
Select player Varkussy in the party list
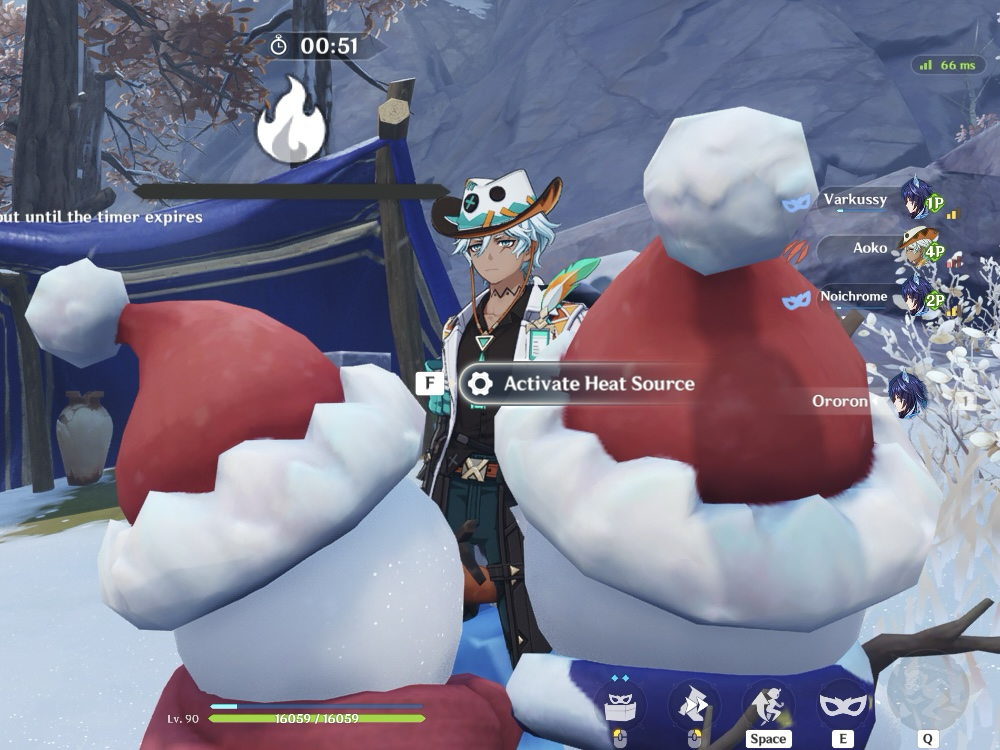point(856,200)
